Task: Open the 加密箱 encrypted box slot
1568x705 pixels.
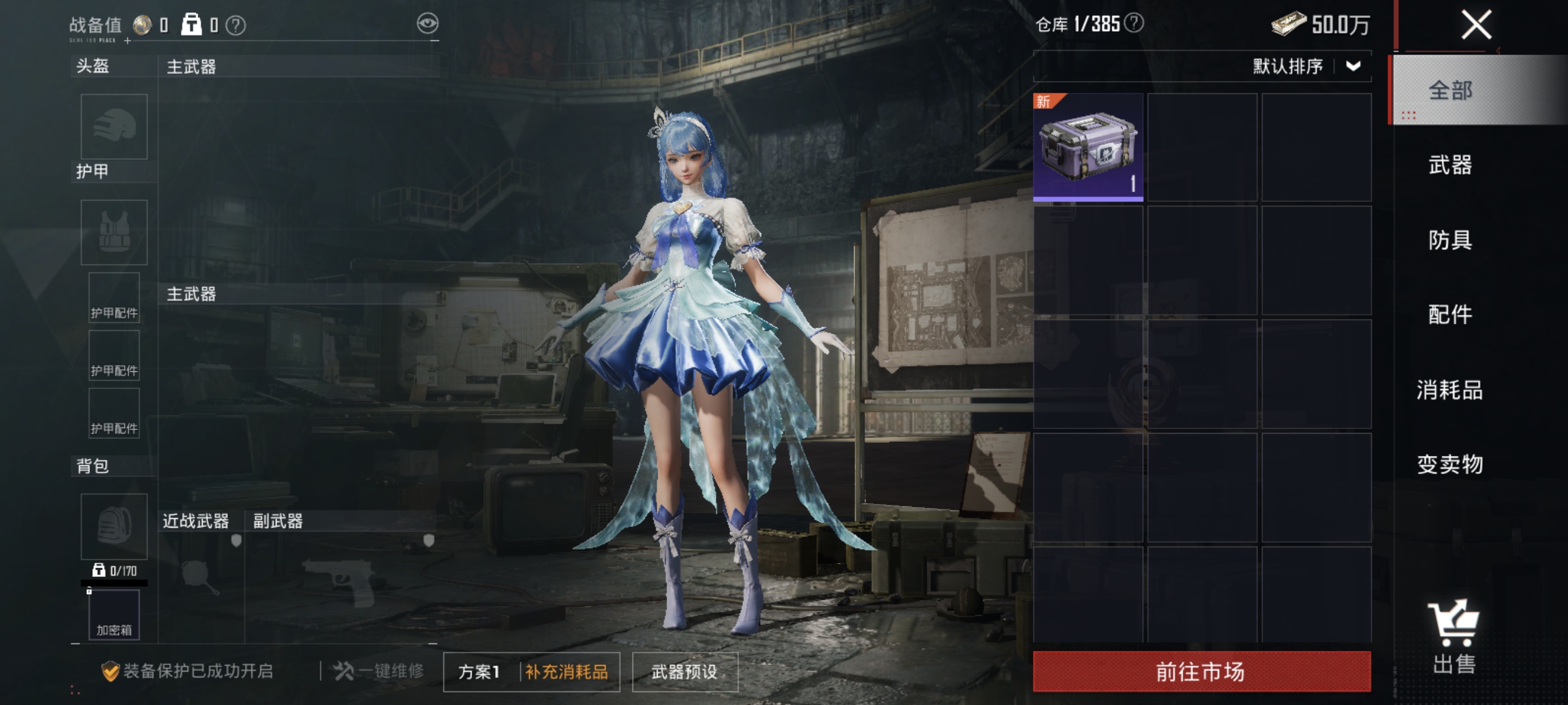Action: click(114, 615)
